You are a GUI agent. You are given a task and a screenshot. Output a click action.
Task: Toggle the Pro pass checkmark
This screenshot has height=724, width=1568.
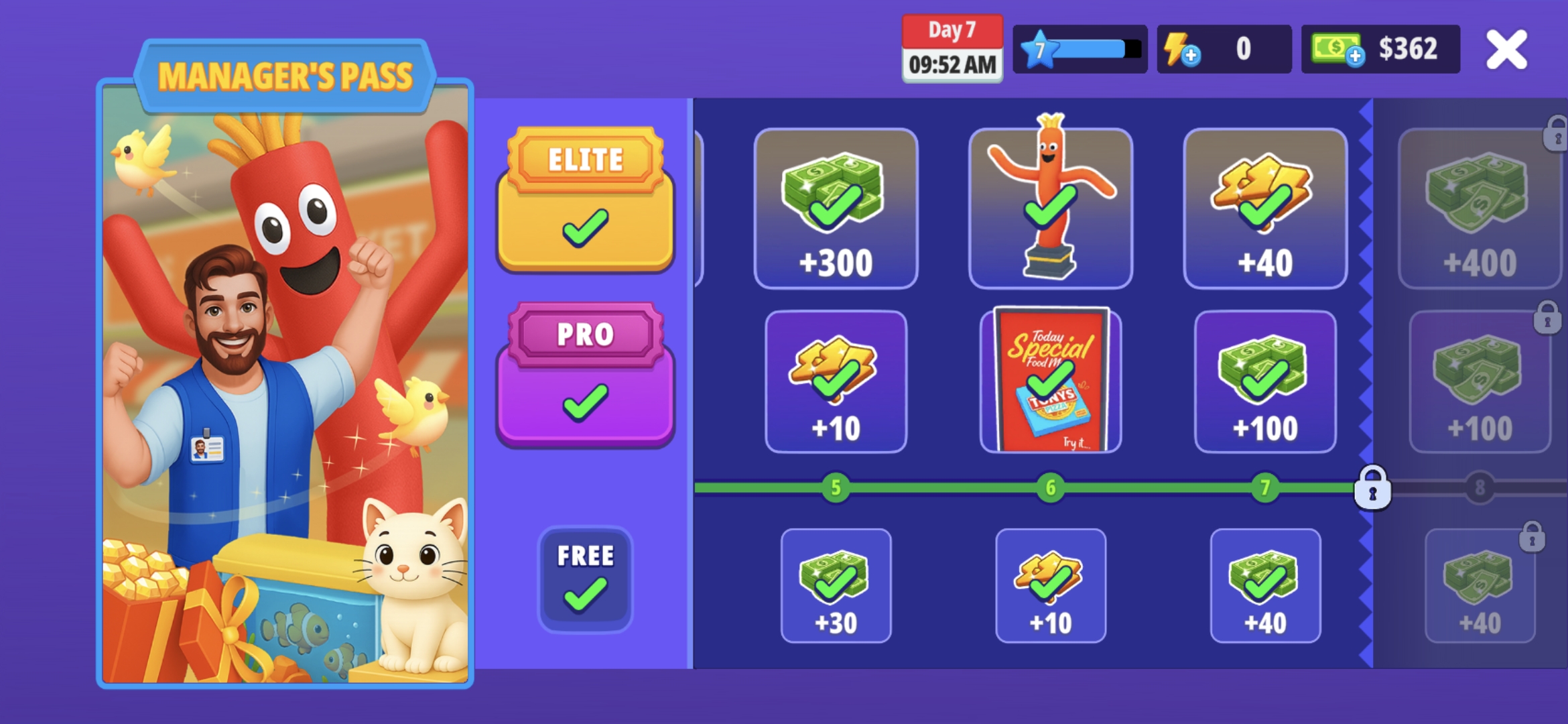coord(585,402)
